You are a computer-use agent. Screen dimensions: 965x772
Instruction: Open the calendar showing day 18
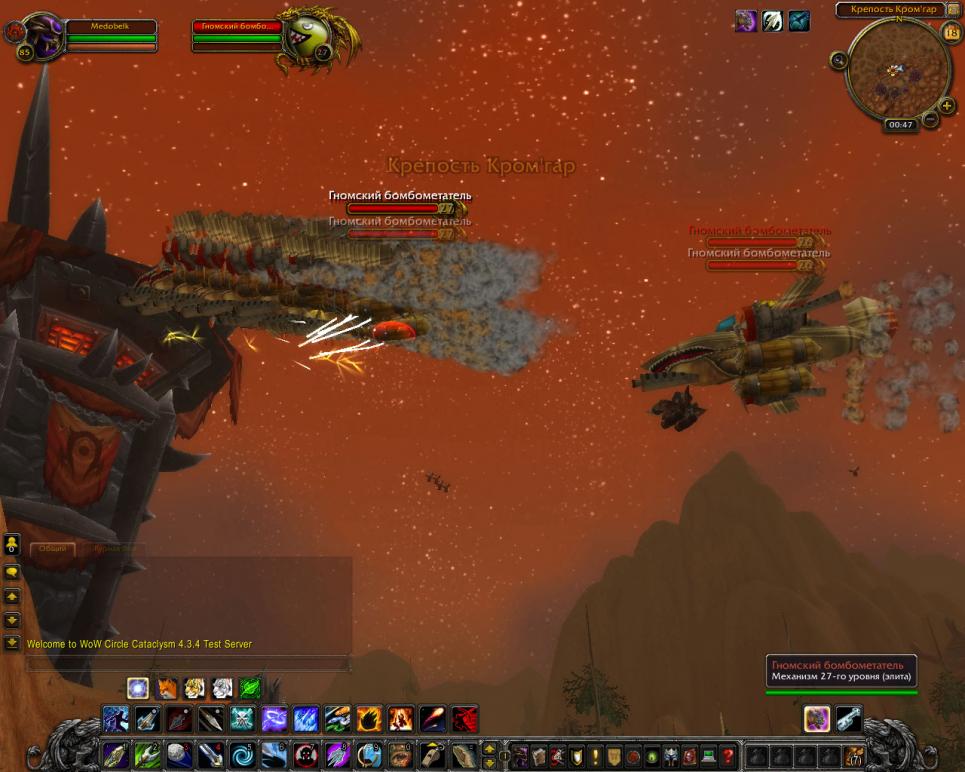[x=951, y=32]
